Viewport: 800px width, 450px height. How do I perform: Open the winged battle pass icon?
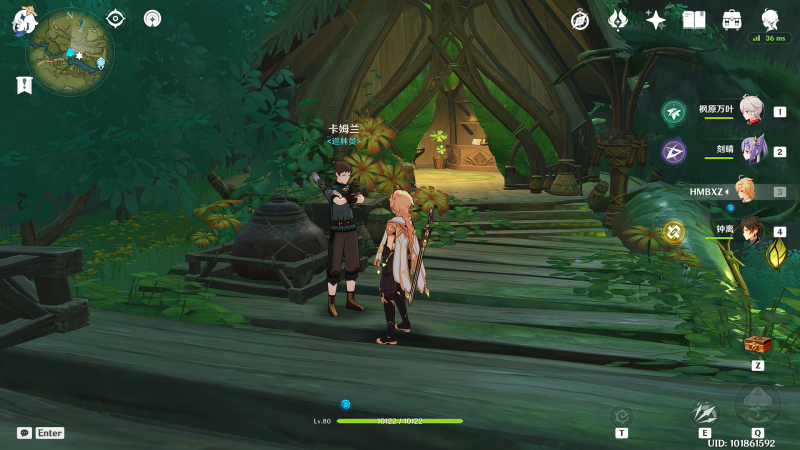pos(618,20)
